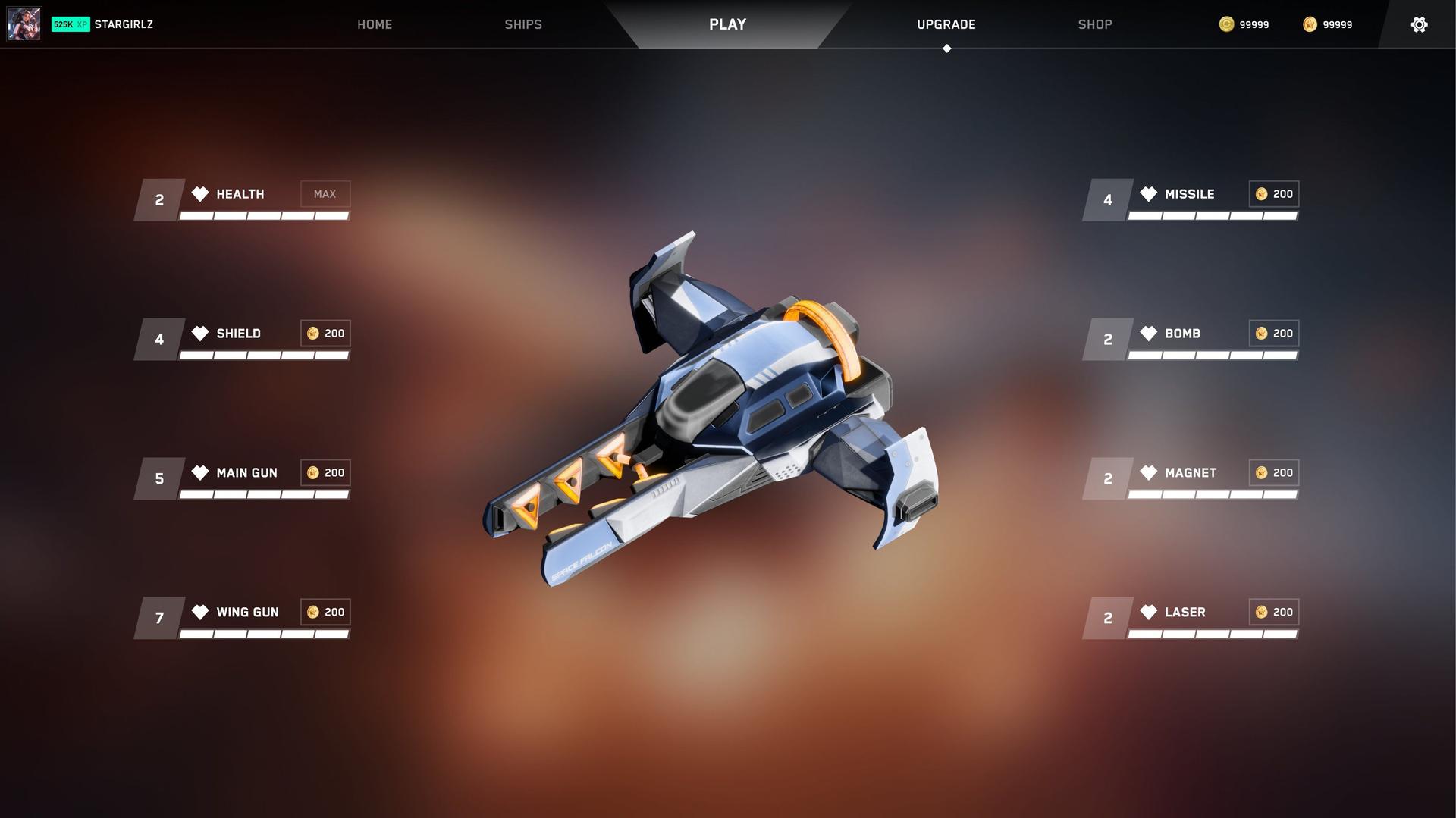
Task: Click the settings gear icon
Action: point(1419,24)
